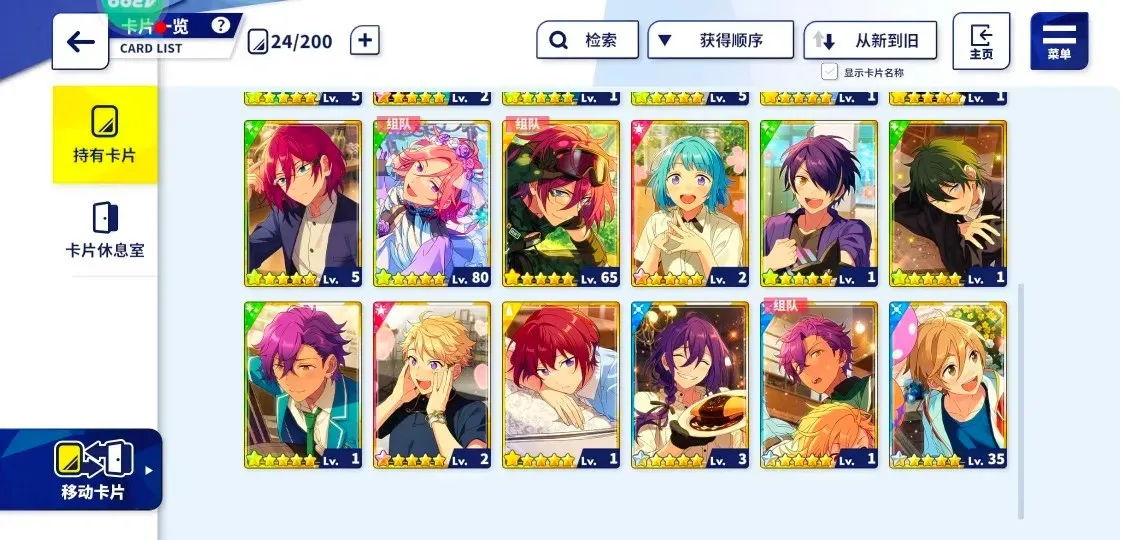Switch to the 持有卡片 tab

point(105,135)
